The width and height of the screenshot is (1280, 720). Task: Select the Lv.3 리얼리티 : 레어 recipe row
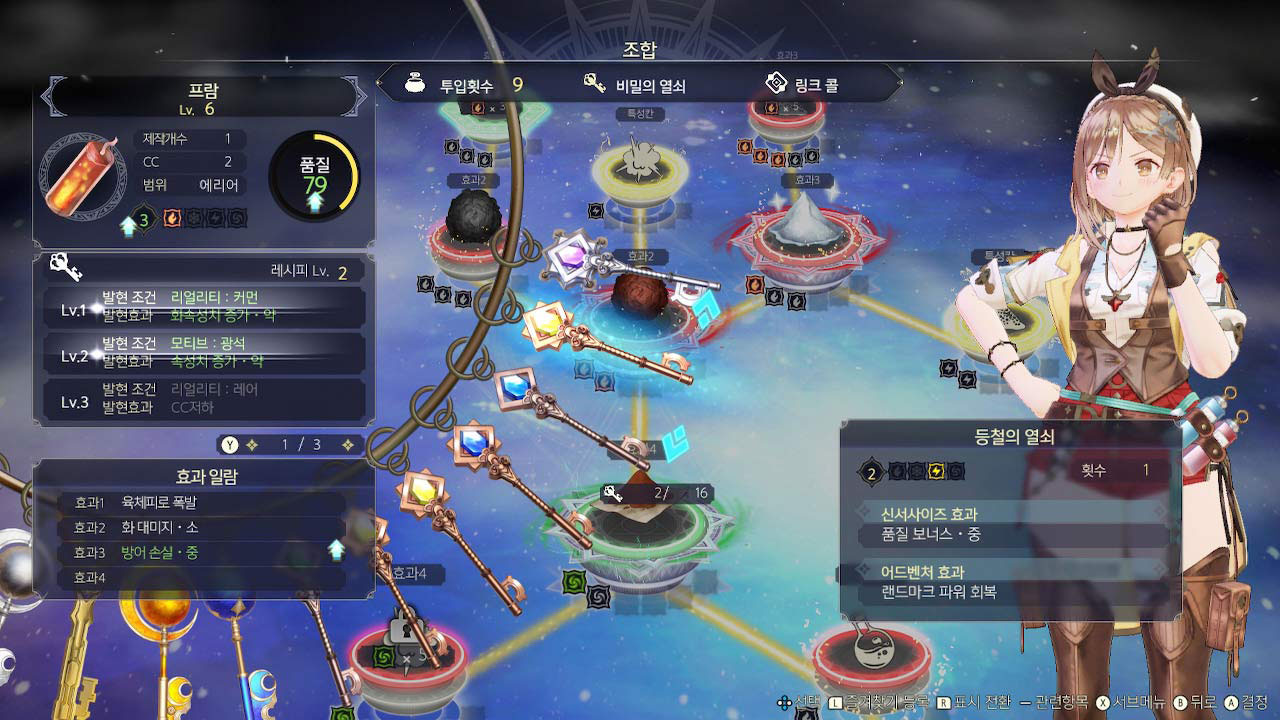[204, 397]
